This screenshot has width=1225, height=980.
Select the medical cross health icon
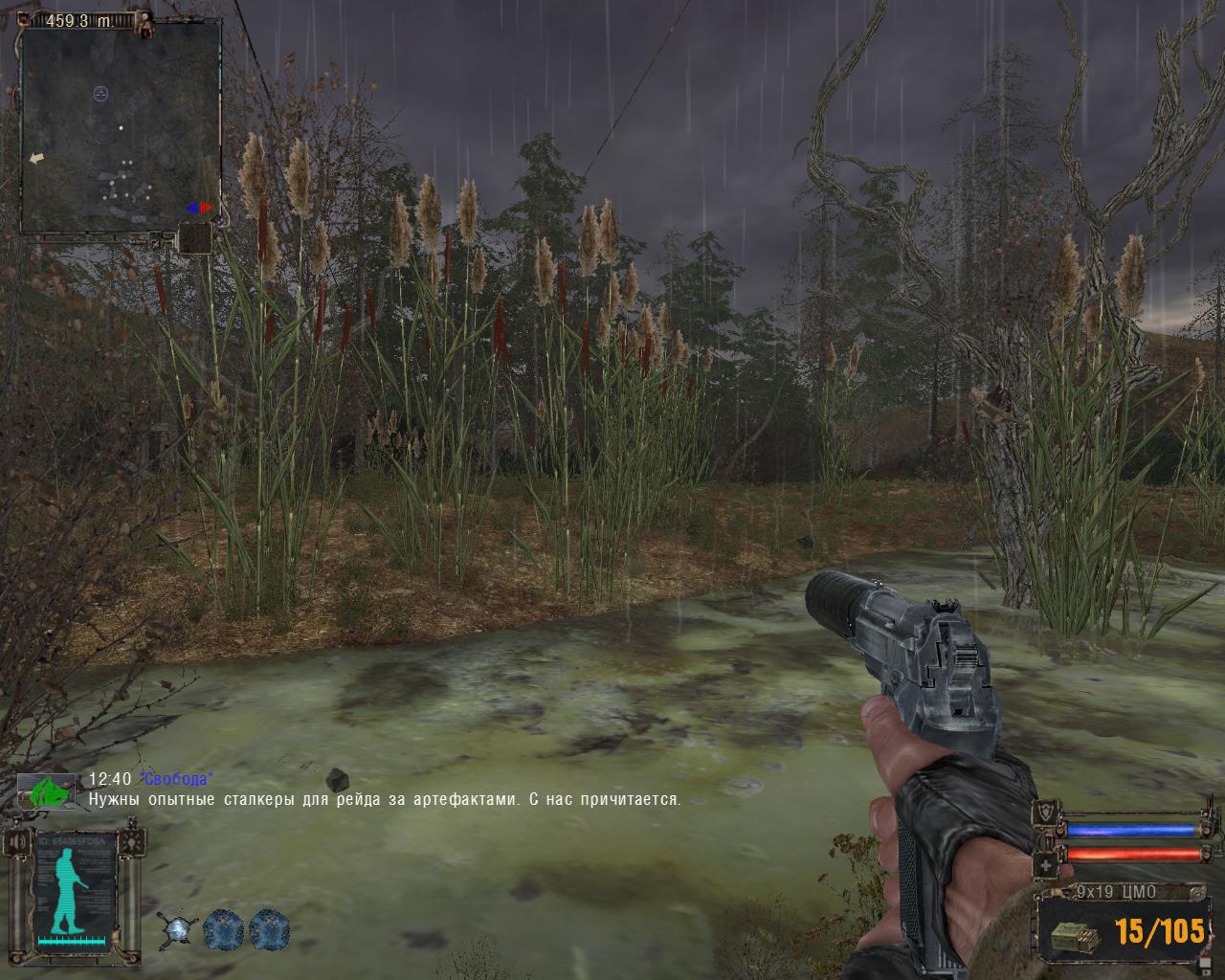1045,864
